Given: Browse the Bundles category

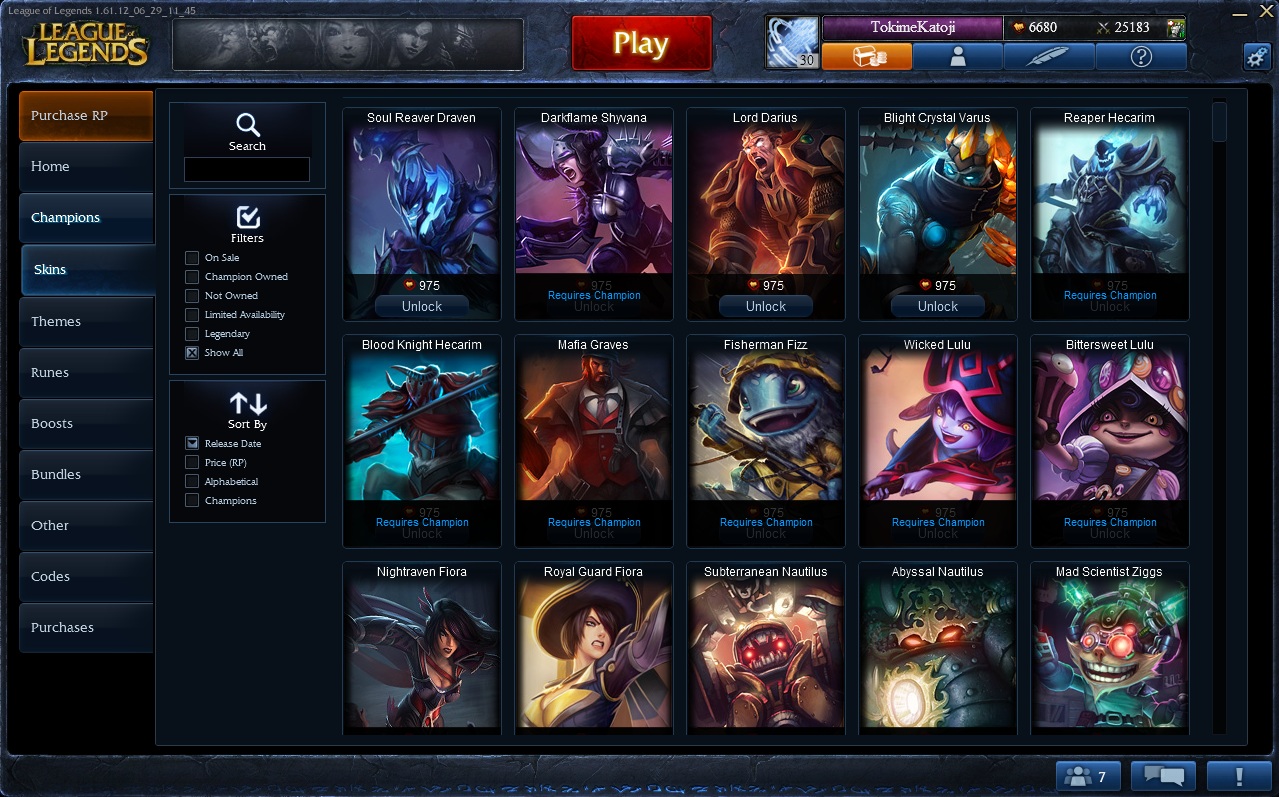Looking at the screenshot, I should [86, 475].
